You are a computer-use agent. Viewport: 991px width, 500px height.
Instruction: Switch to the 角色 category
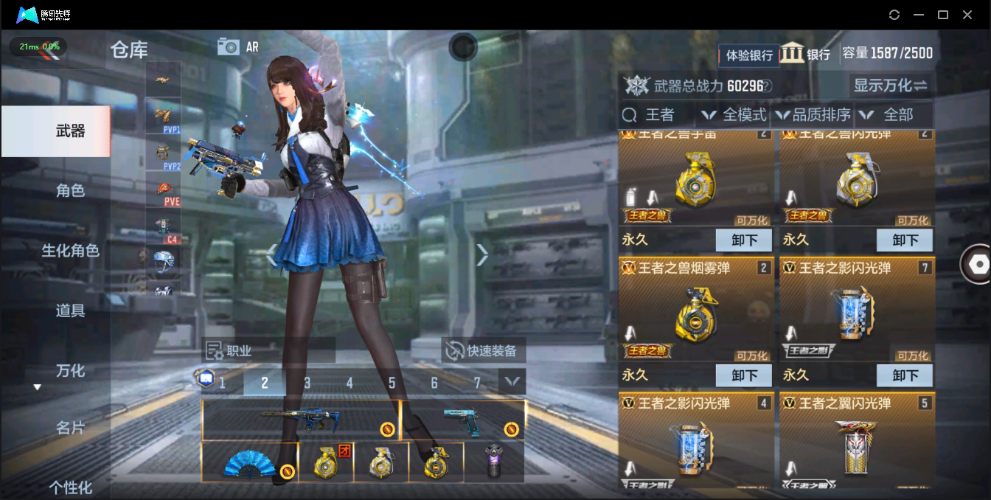(70, 190)
